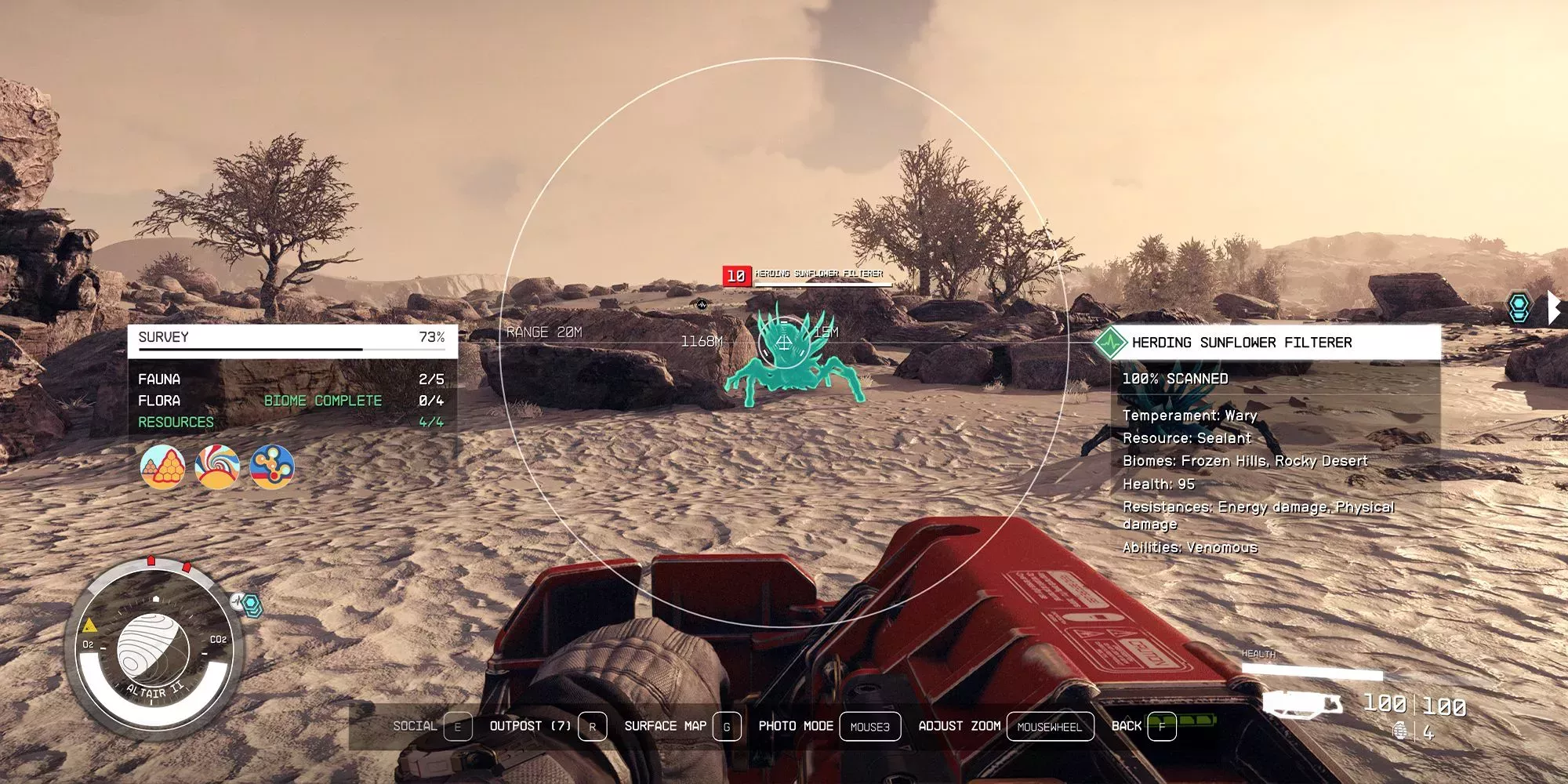Pick the blue molecule resource icon
Screen dimensions: 1568x784
272,466
